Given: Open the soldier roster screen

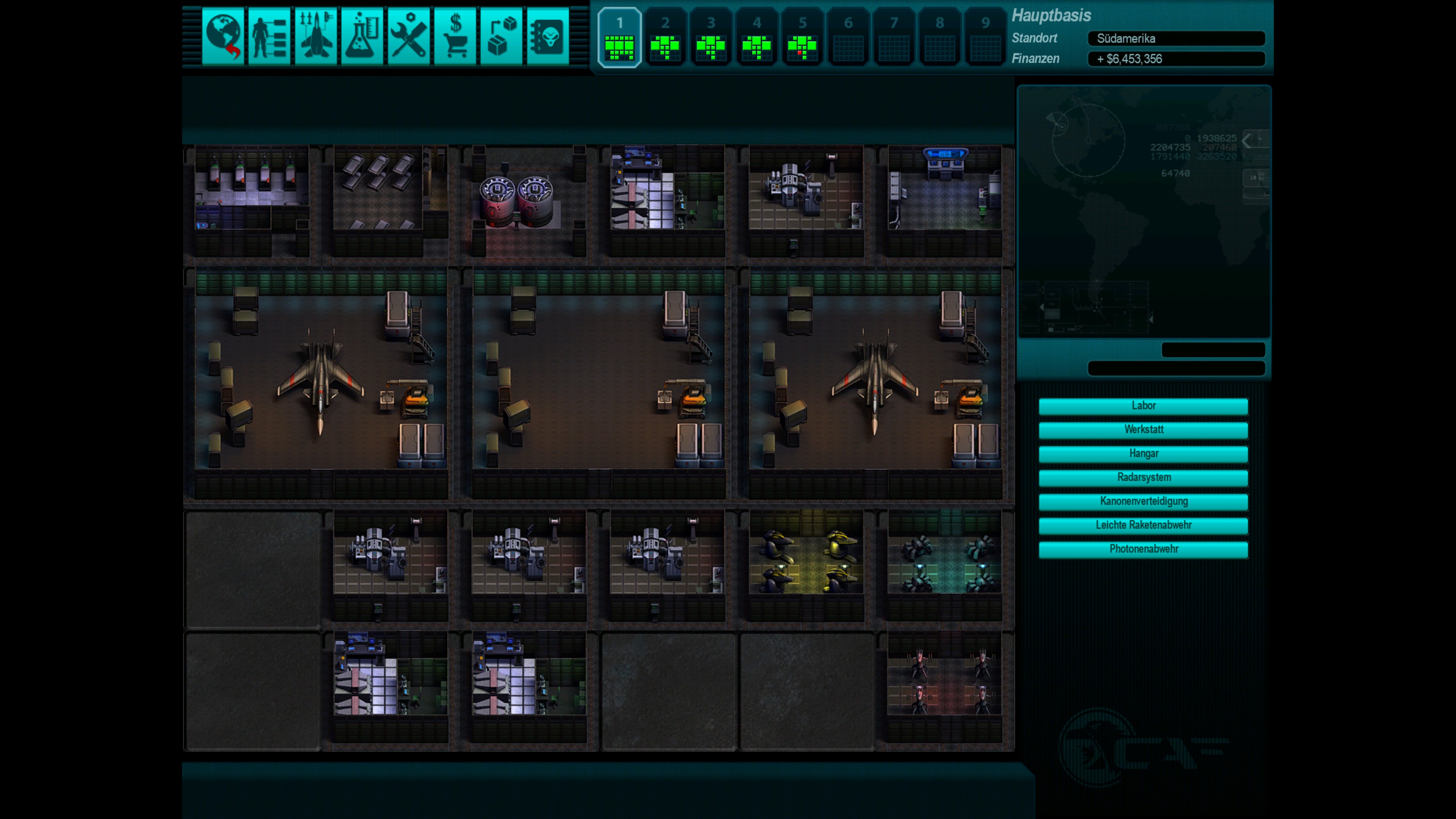Looking at the screenshot, I should [x=269, y=37].
